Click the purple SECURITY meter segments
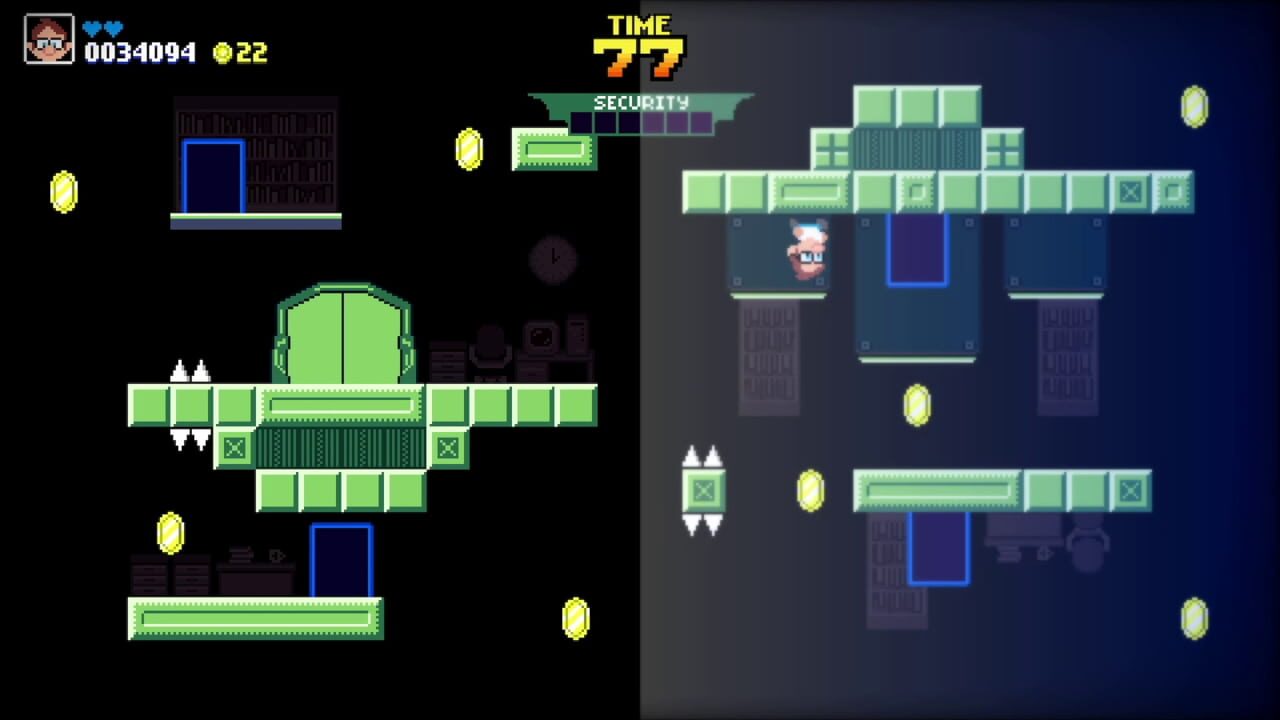This screenshot has height=720, width=1280. pos(640,121)
